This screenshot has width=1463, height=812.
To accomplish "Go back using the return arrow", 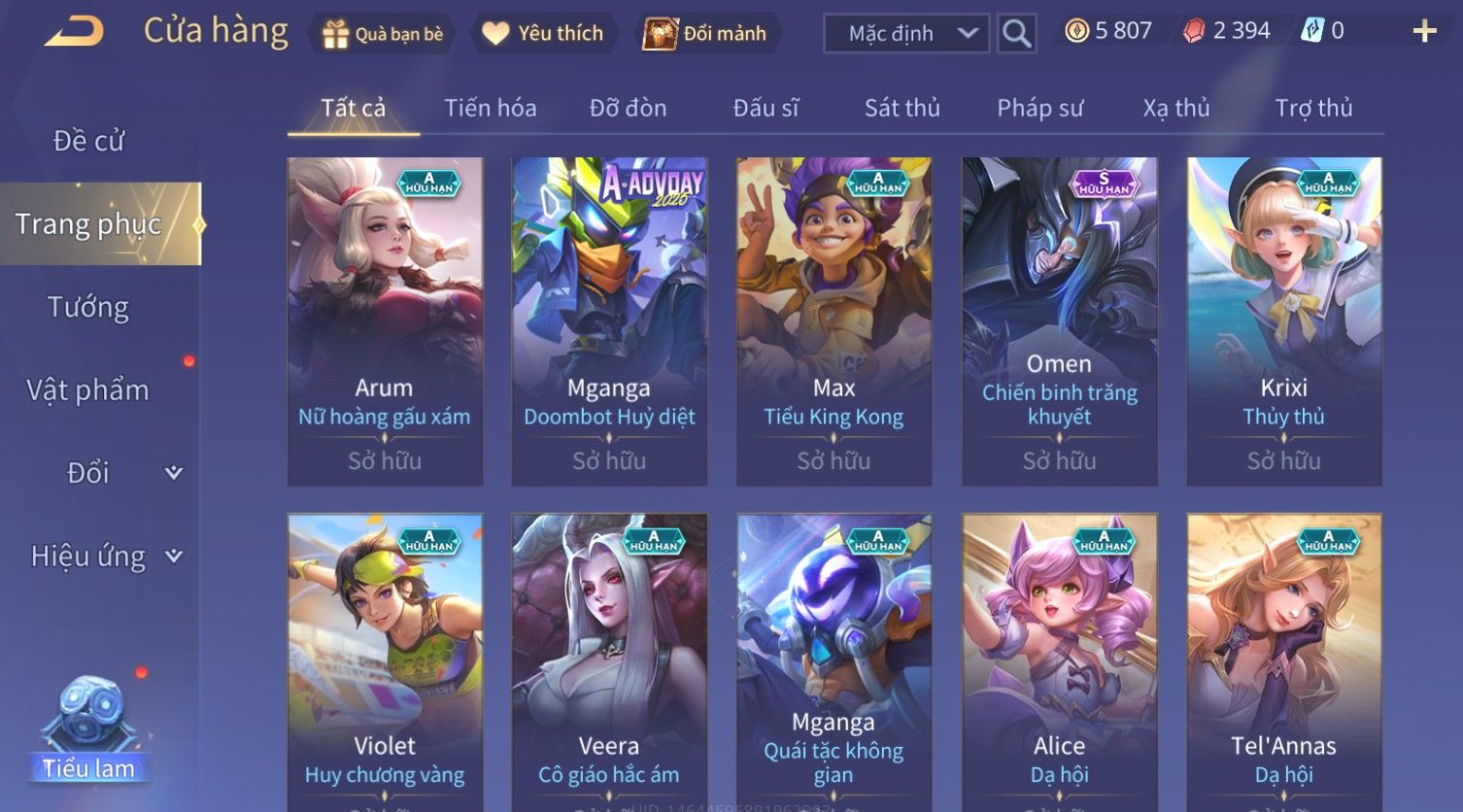I will pos(74,32).
